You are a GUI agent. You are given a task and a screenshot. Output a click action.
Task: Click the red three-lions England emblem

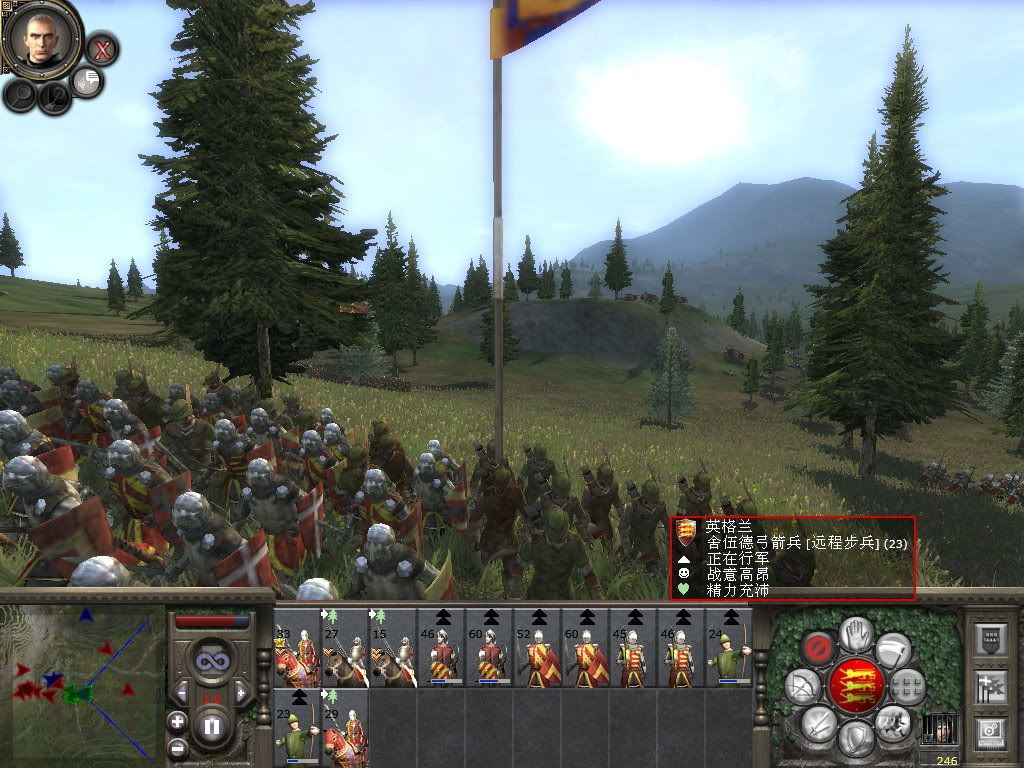coord(856,686)
